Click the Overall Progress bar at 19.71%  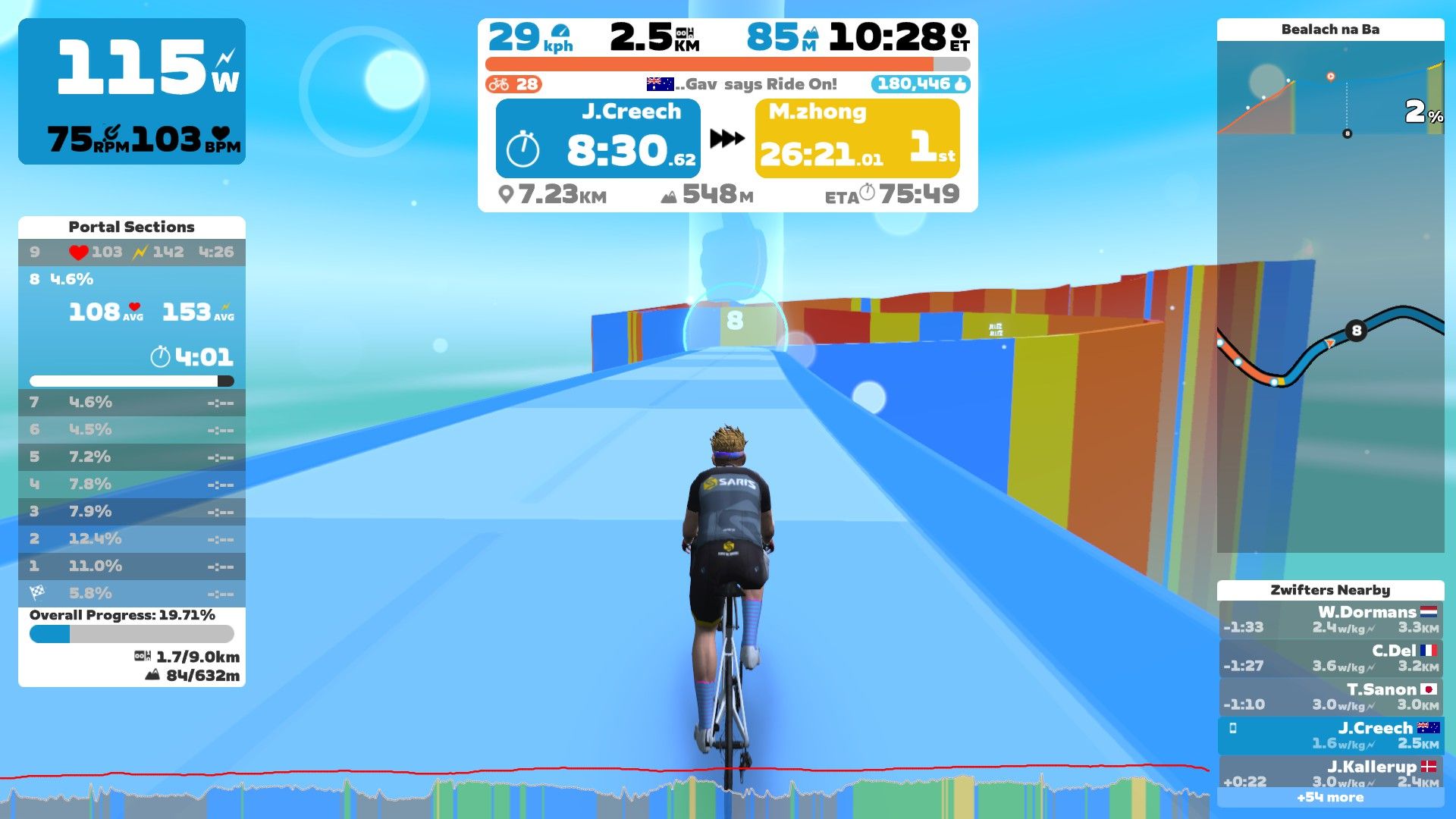(130, 633)
